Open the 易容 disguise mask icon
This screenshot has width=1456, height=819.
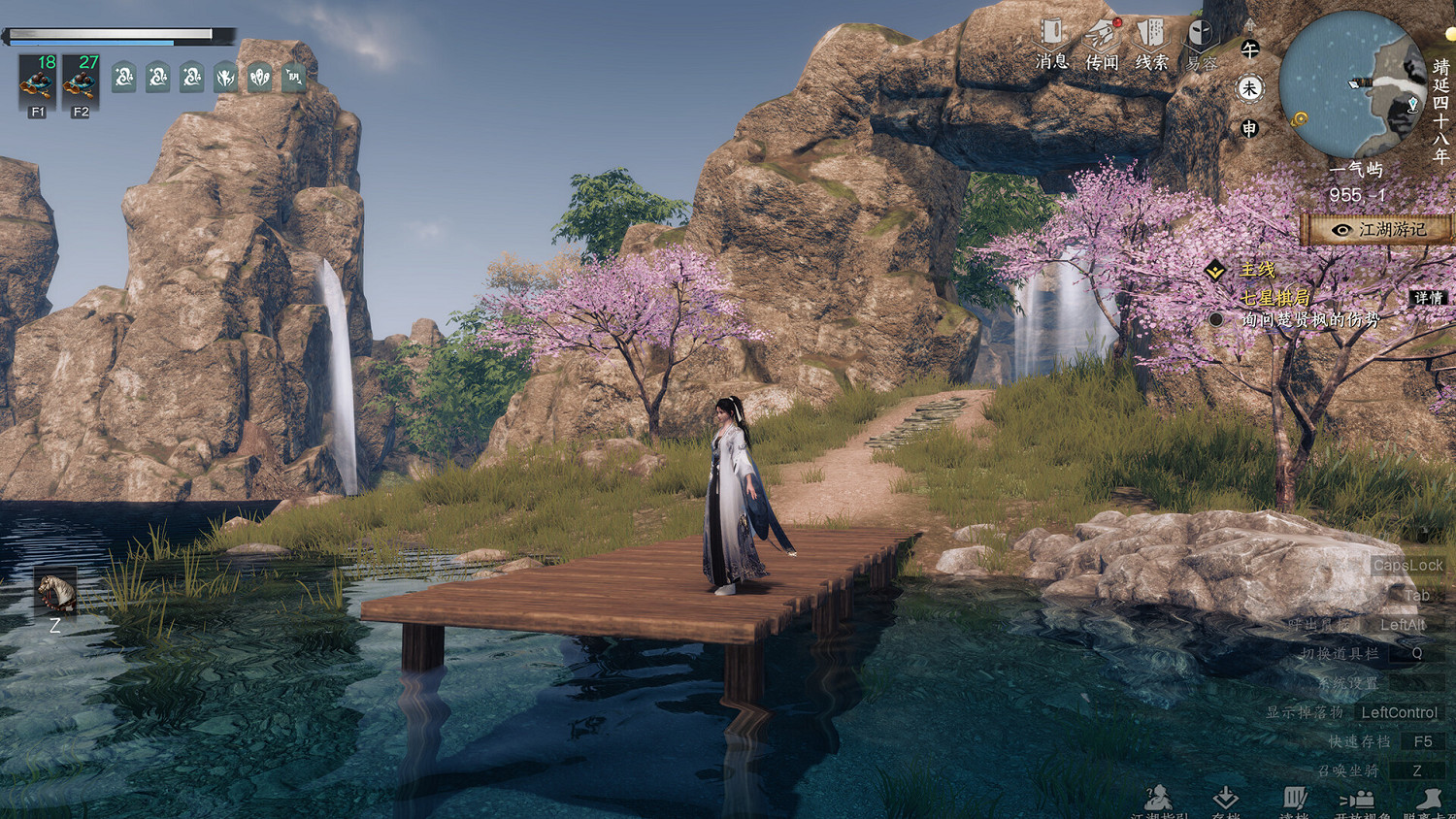[1199, 34]
